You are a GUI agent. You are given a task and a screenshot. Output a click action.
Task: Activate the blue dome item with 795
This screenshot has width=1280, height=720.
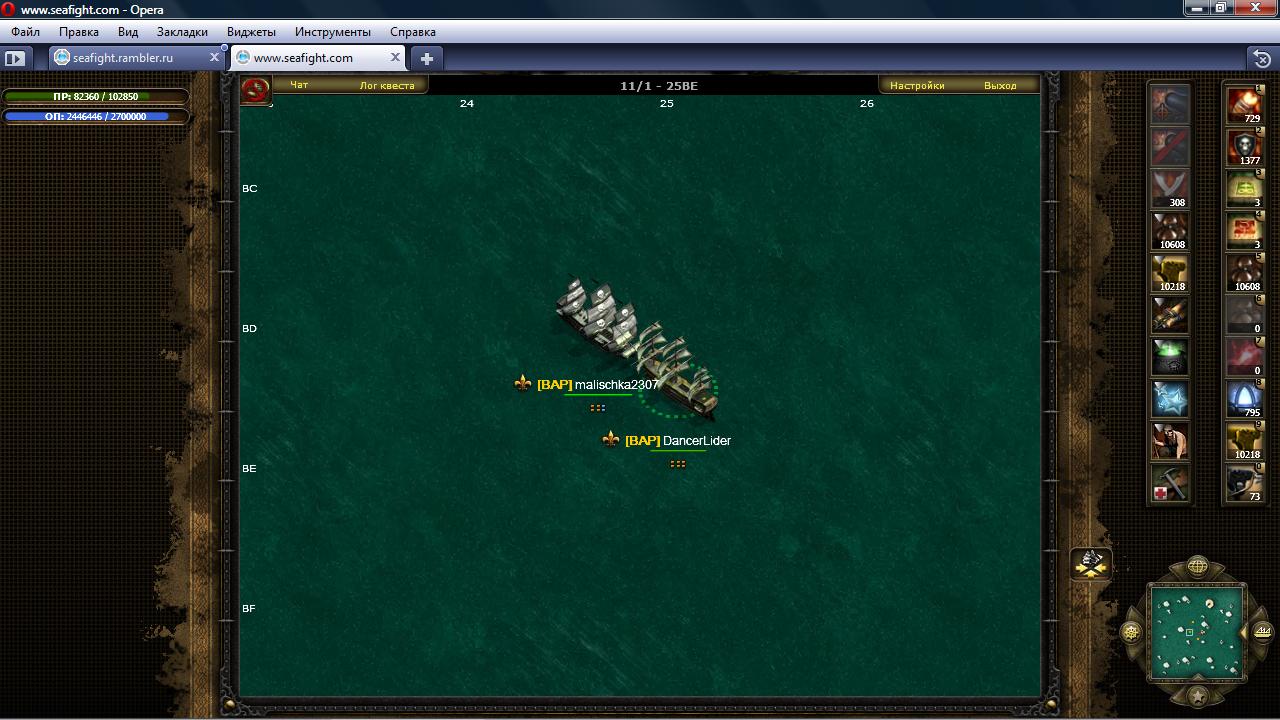point(1245,398)
